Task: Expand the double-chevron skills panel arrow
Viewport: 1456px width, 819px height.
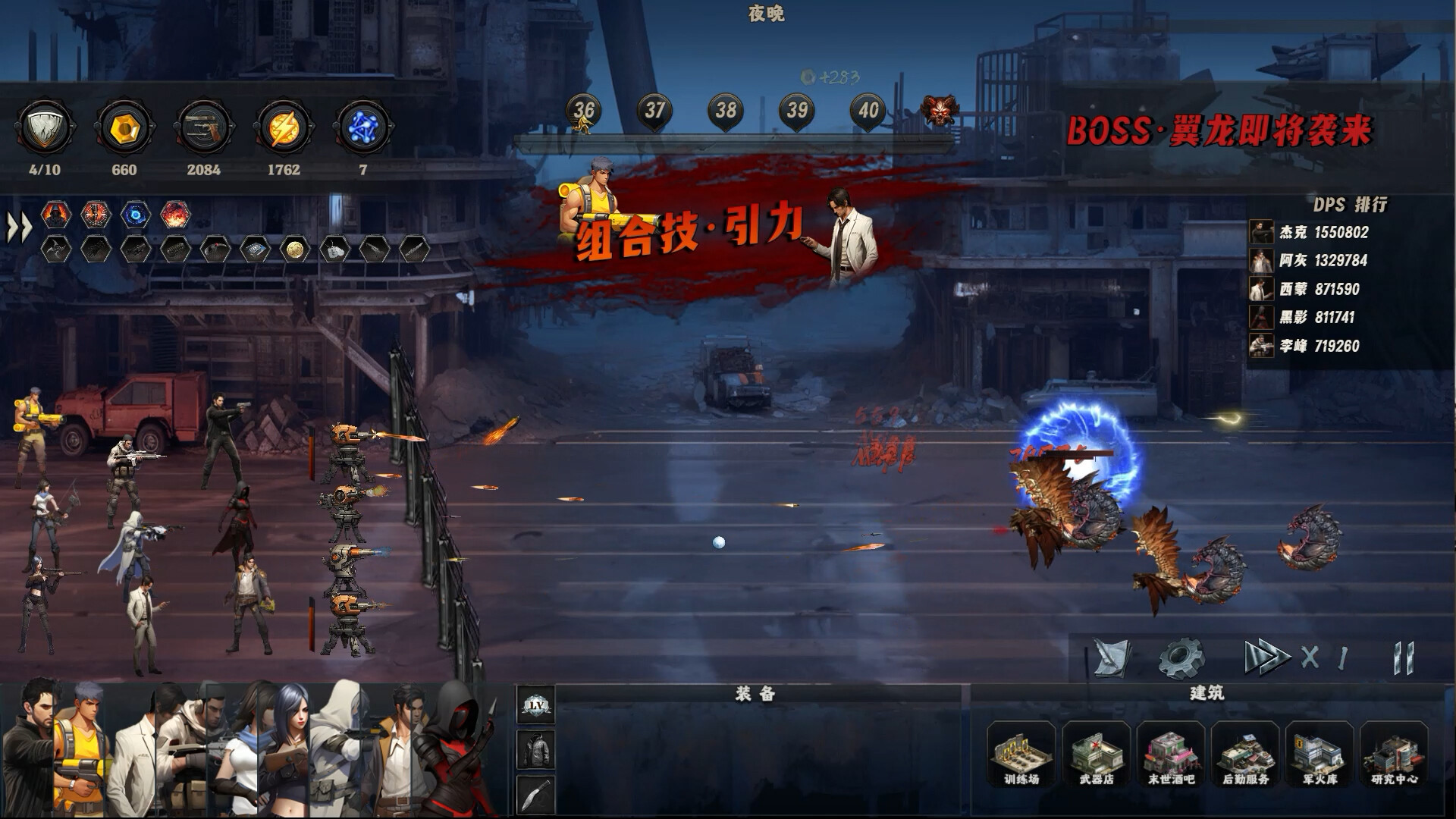Action: tap(19, 227)
